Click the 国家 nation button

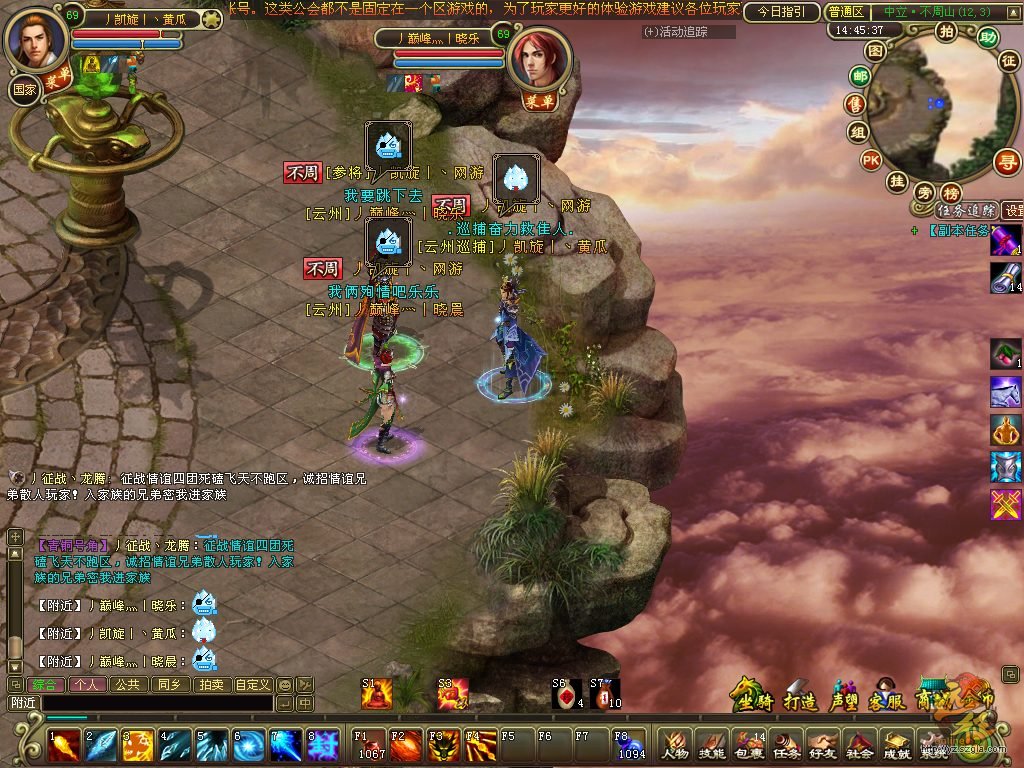click(24, 88)
